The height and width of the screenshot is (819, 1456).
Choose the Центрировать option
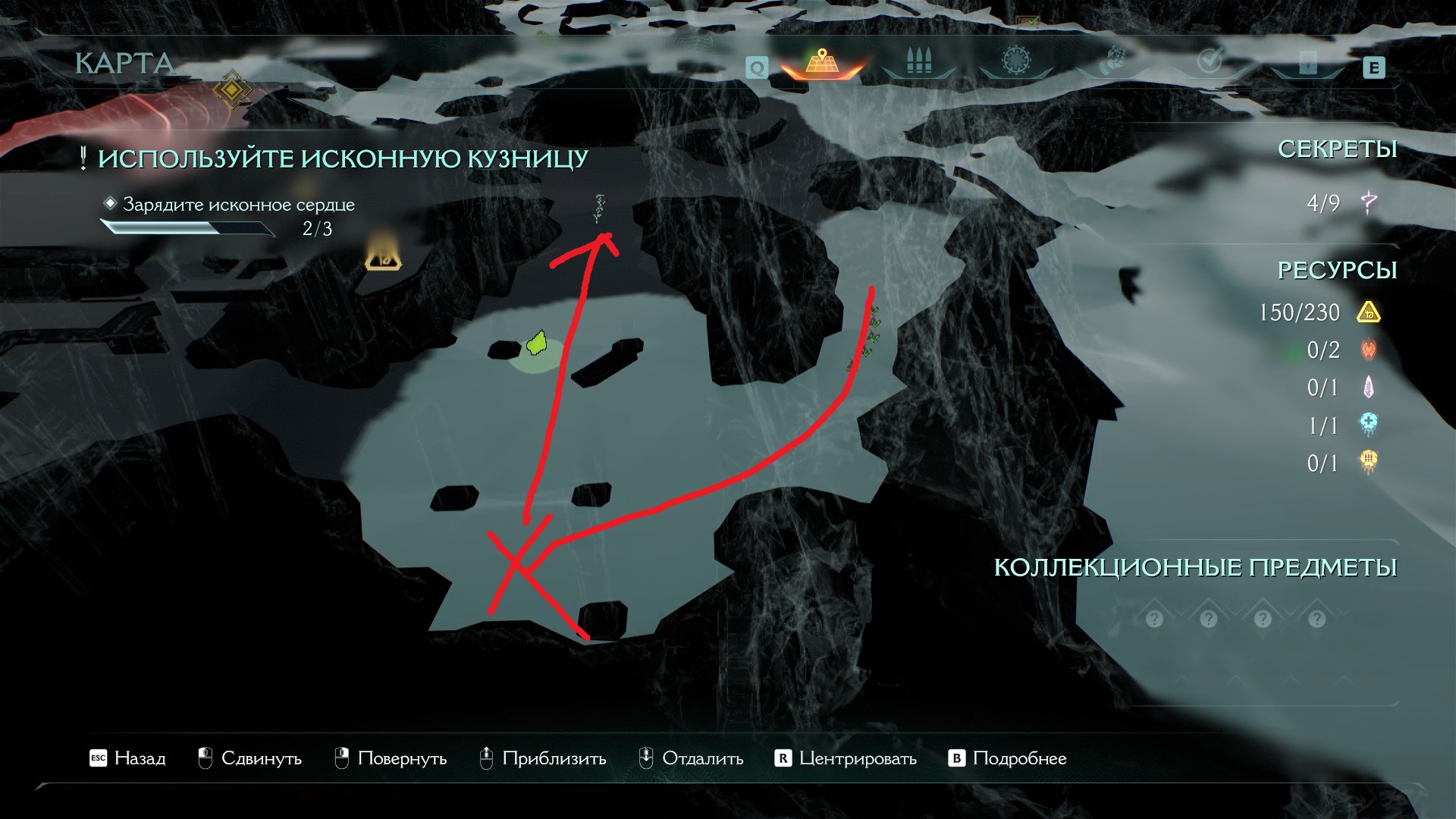coord(845,758)
